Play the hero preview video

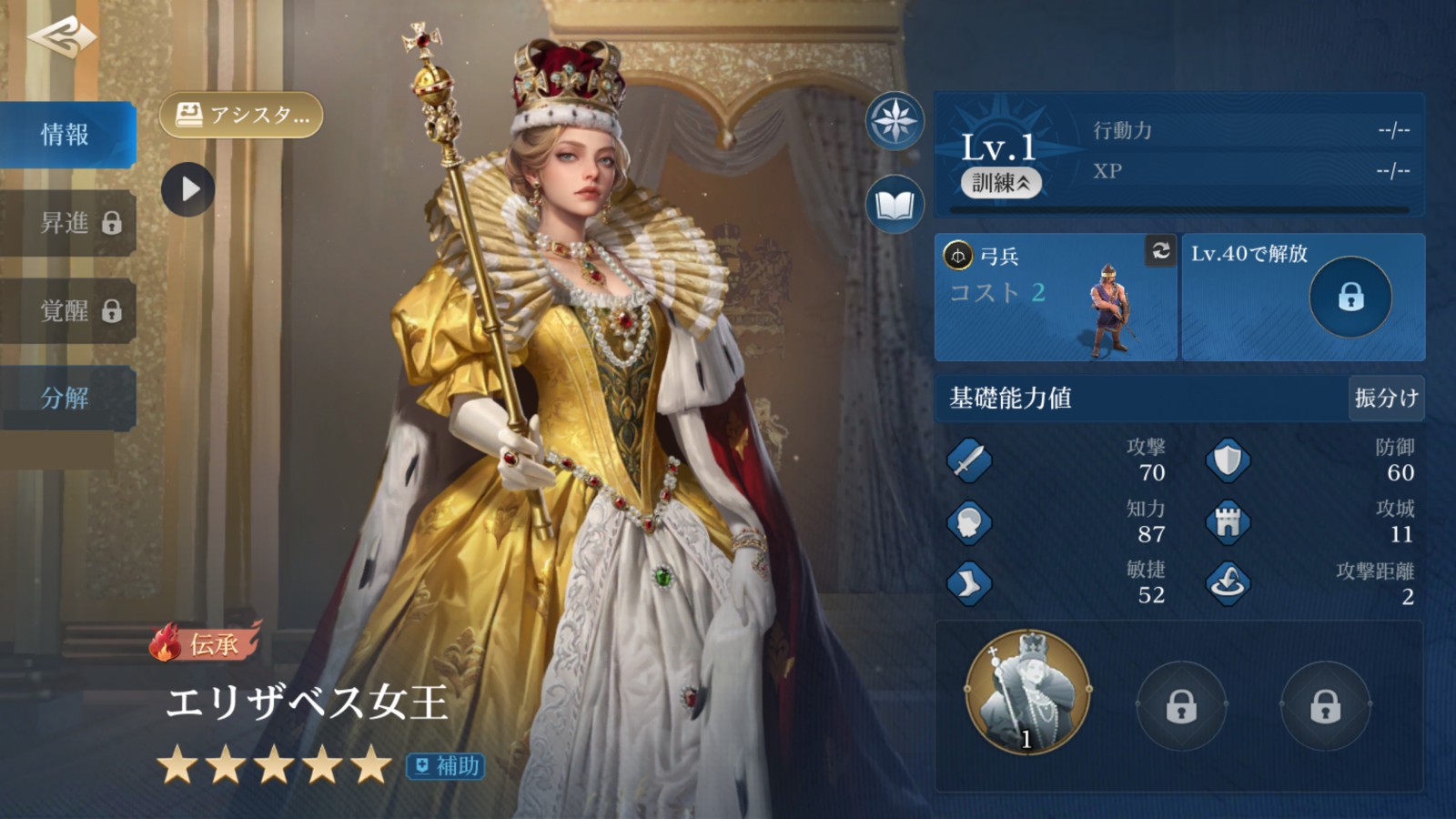pyautogui.click(x=188, y=189)
